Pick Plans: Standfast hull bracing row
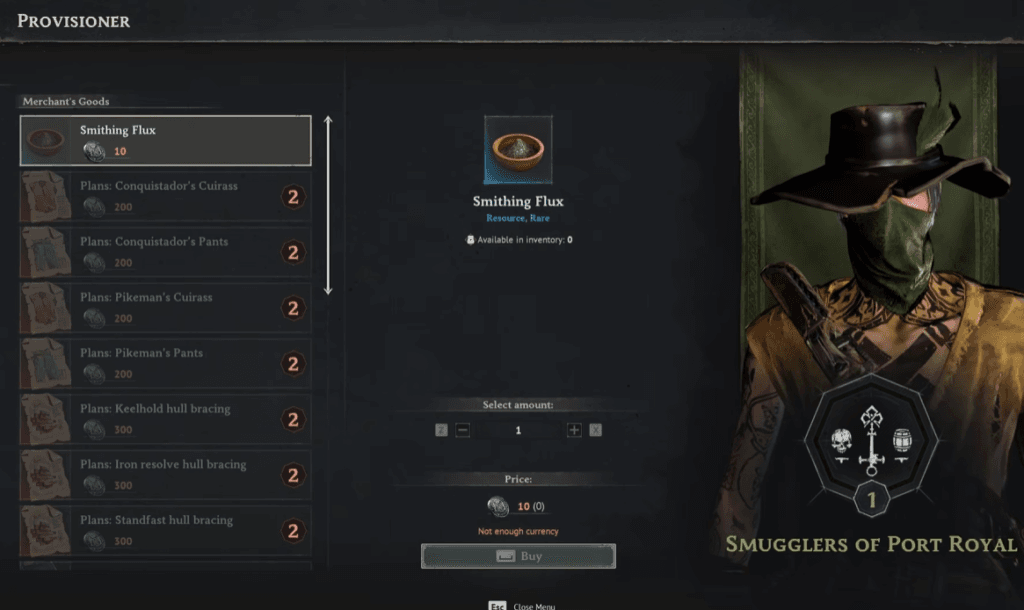 tap(165, 530)
